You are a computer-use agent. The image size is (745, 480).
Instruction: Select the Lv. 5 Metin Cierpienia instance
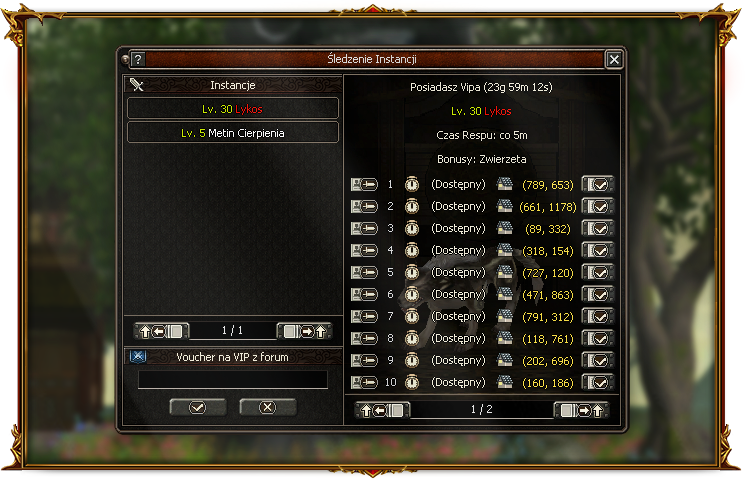click(233, 132)
